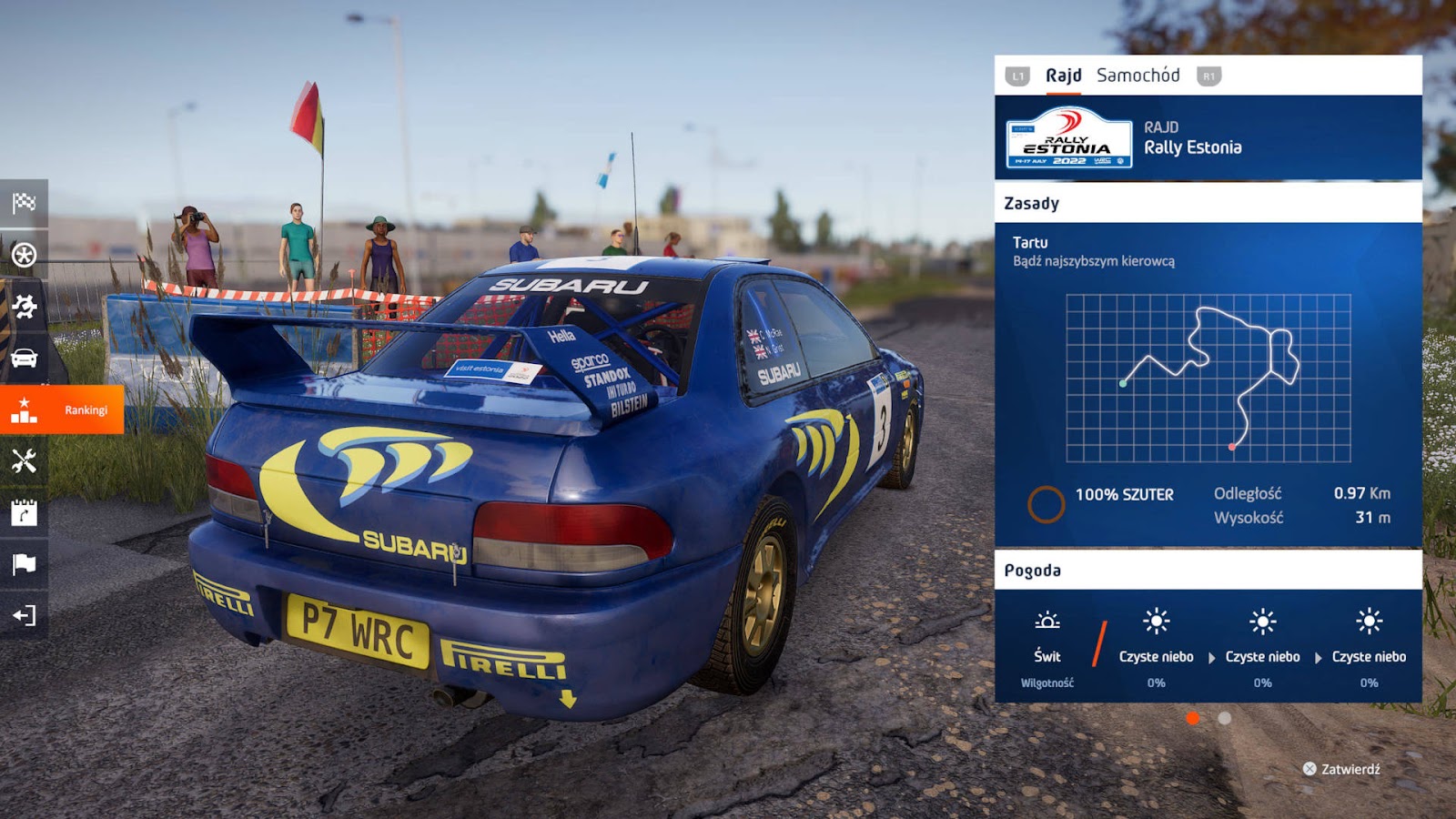Image resolution: width=1456 pixels, height=819 pixels.
Task: Select the wheel rim icon in sidebar
Action: 24,255
